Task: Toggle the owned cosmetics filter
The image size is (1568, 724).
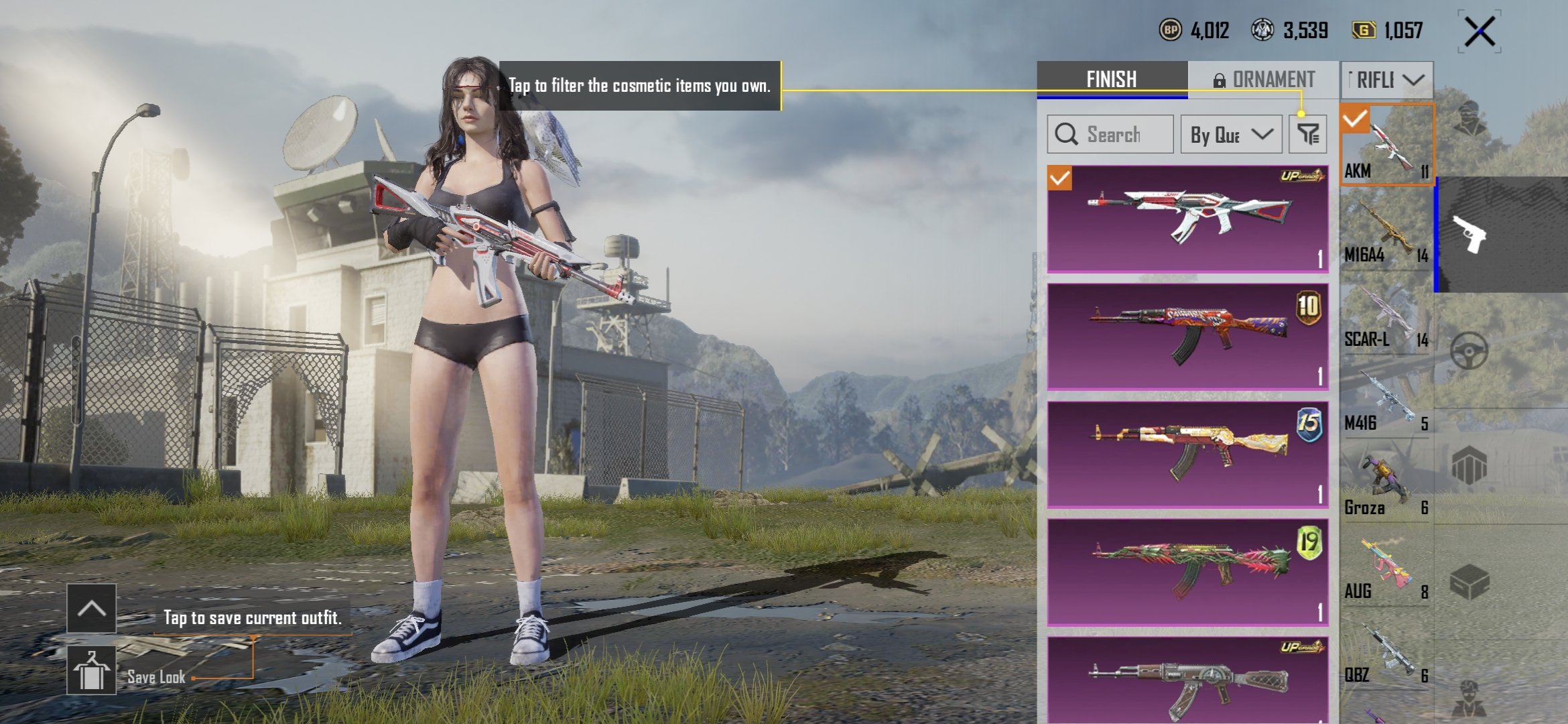Action: (x=1307, y=134)
